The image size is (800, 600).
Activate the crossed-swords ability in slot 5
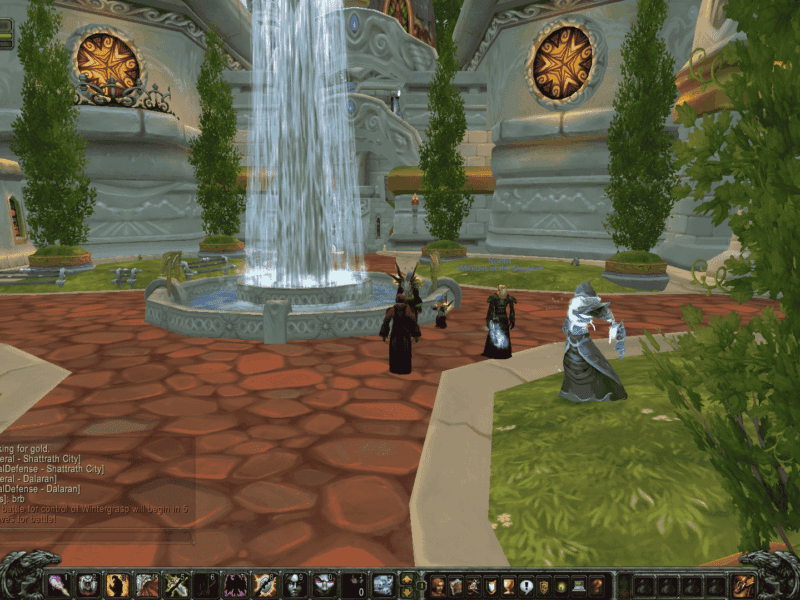[x=177, y=584]
